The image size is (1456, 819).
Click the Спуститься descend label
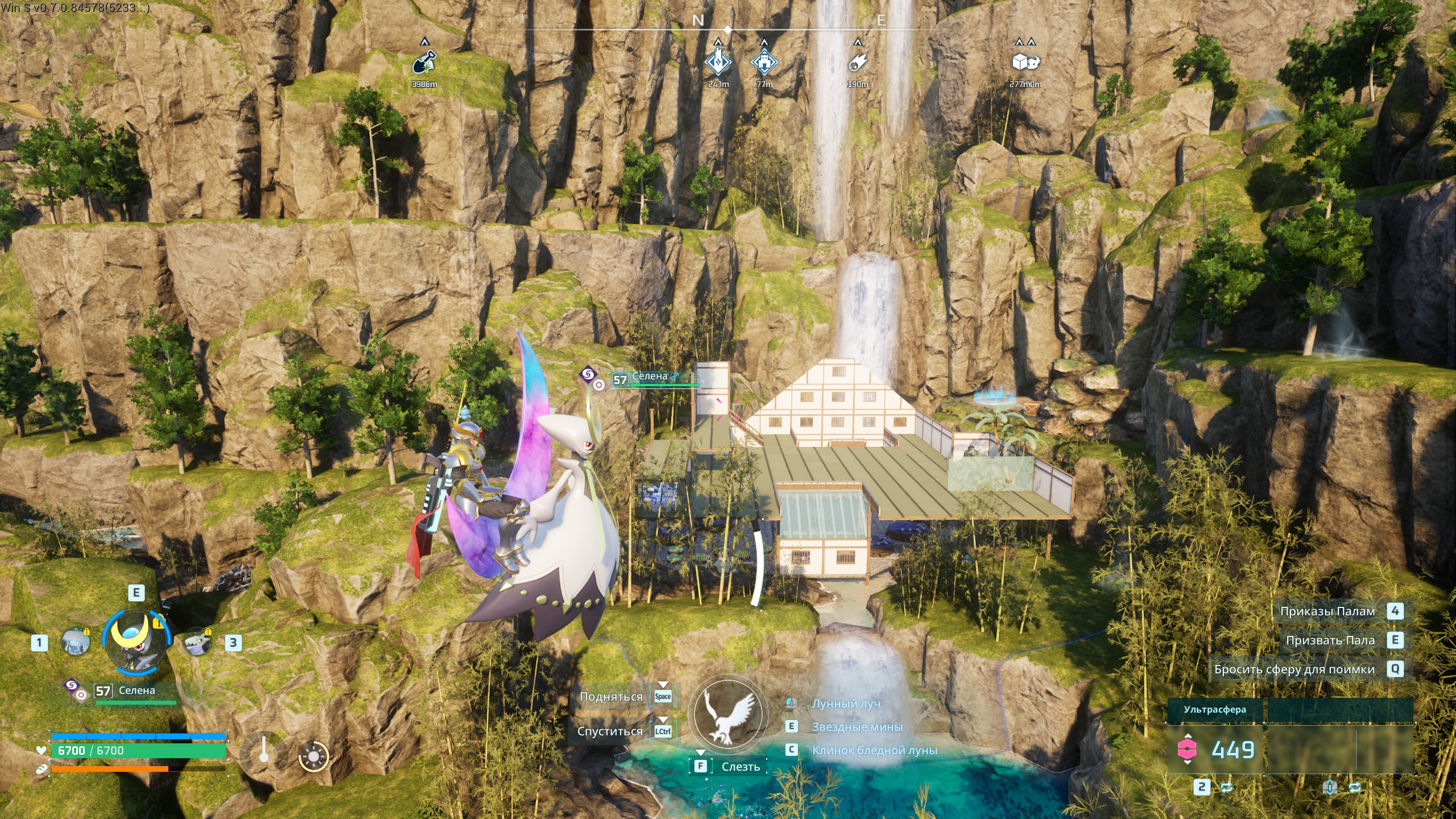[x=610, y=731]
